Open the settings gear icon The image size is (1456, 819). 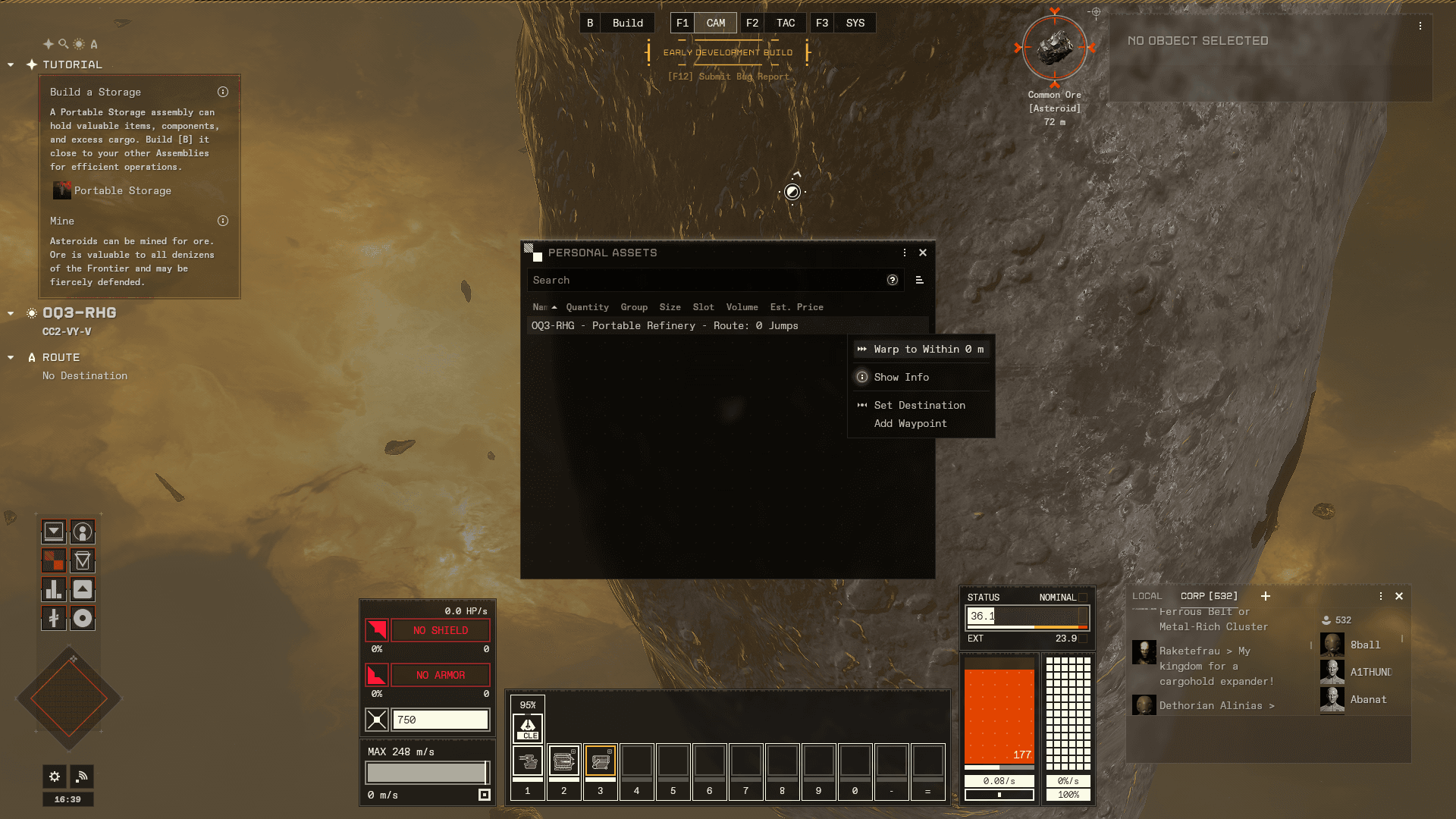(55, 776)
